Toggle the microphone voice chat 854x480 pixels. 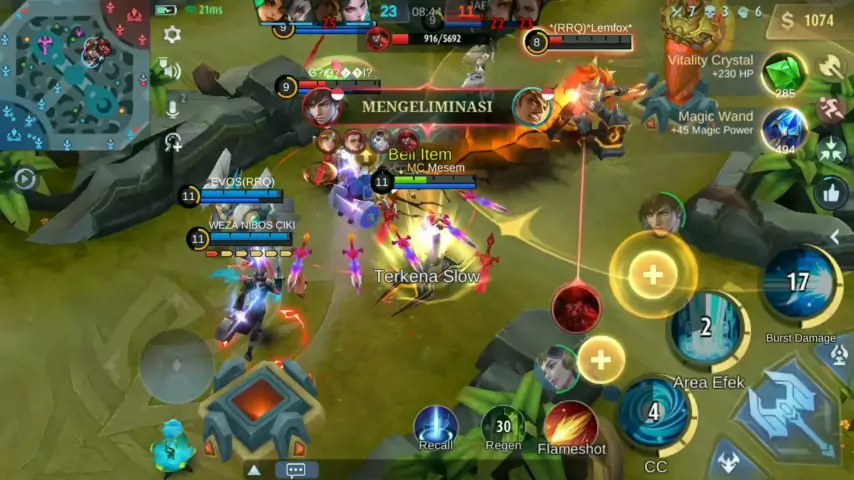pos(173,107)
